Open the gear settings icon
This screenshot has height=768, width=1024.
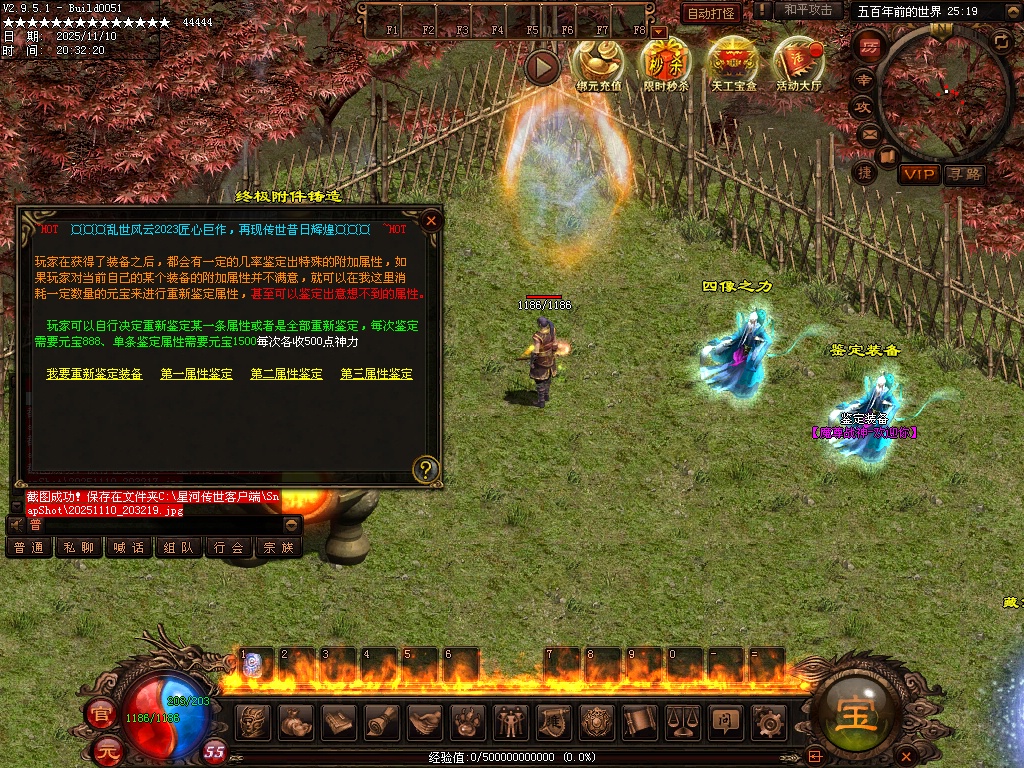pos(768,721)
